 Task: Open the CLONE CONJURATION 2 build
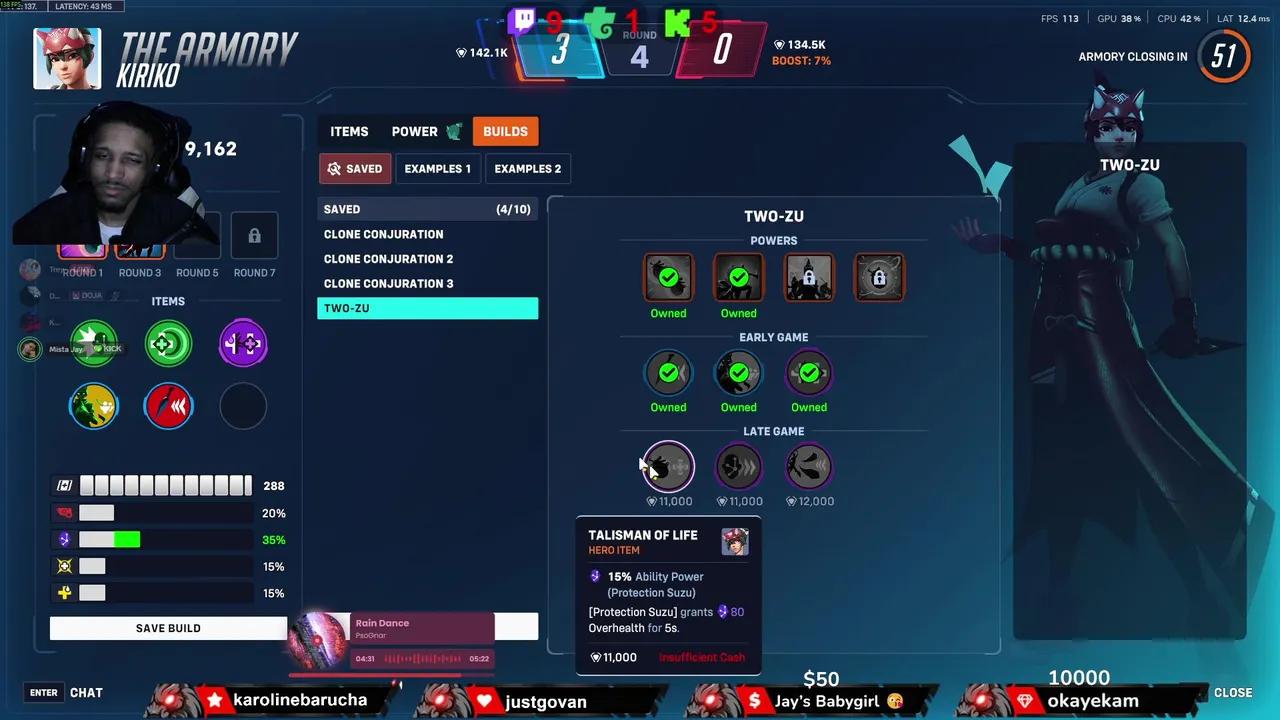click(x=388, y=258)
